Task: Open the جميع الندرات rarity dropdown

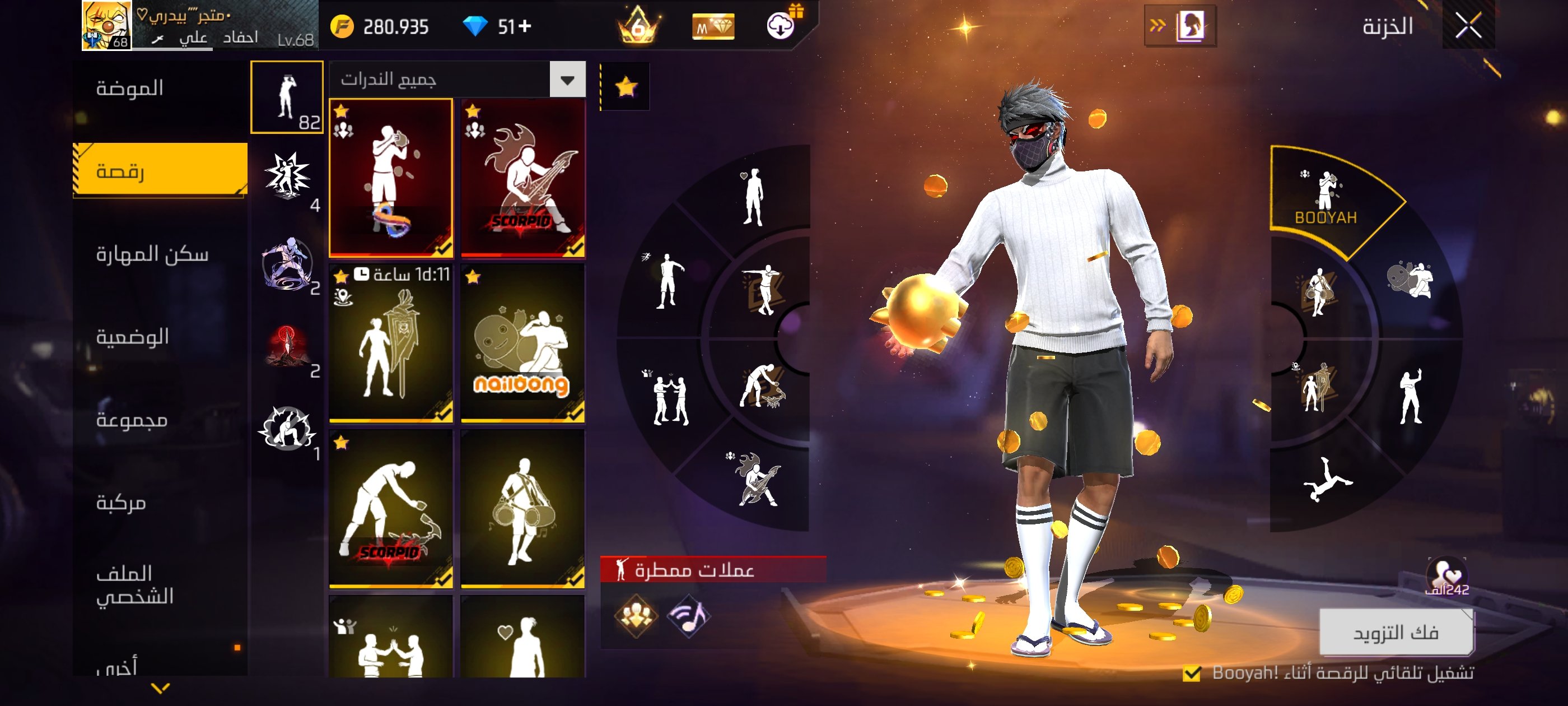Action: click(567, 80)
